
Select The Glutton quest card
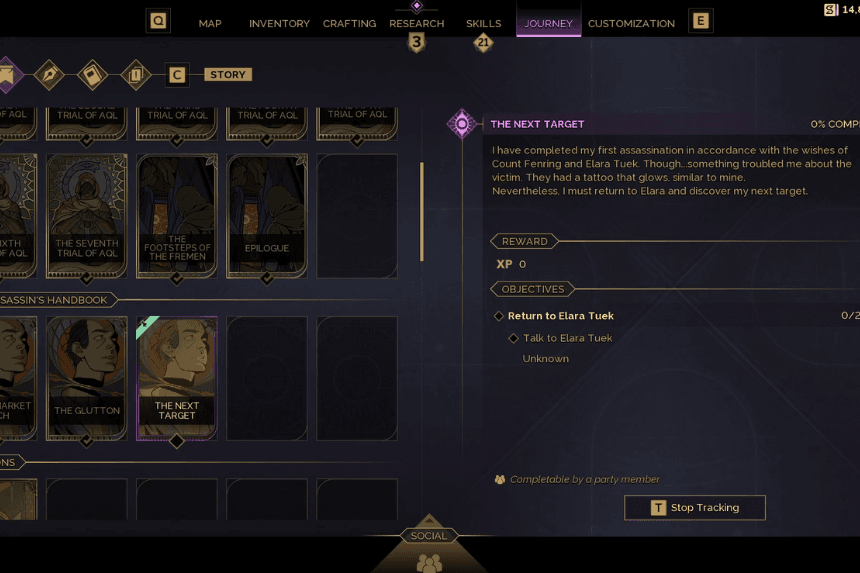pyautogui.click(x=87, y=378)
